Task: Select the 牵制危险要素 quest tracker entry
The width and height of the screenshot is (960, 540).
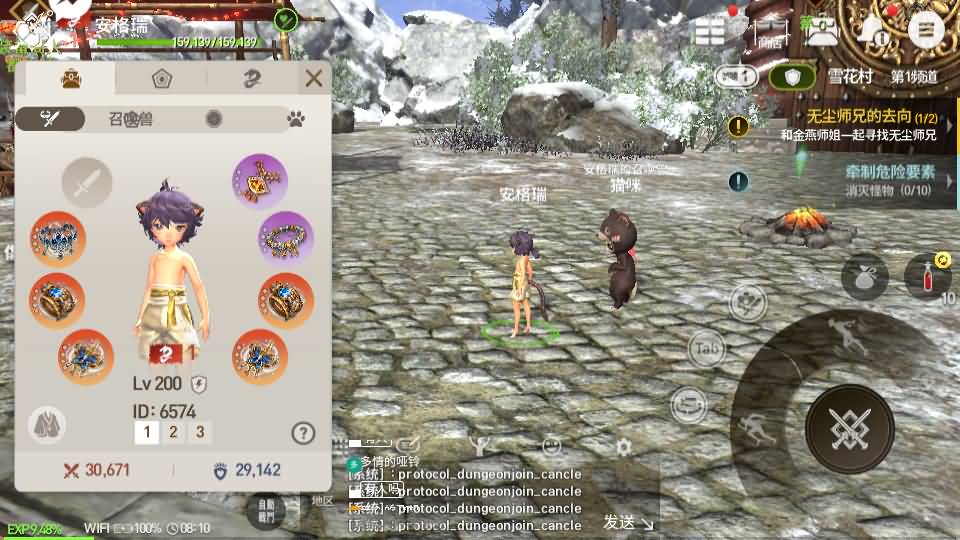Action: click(860, 180)
